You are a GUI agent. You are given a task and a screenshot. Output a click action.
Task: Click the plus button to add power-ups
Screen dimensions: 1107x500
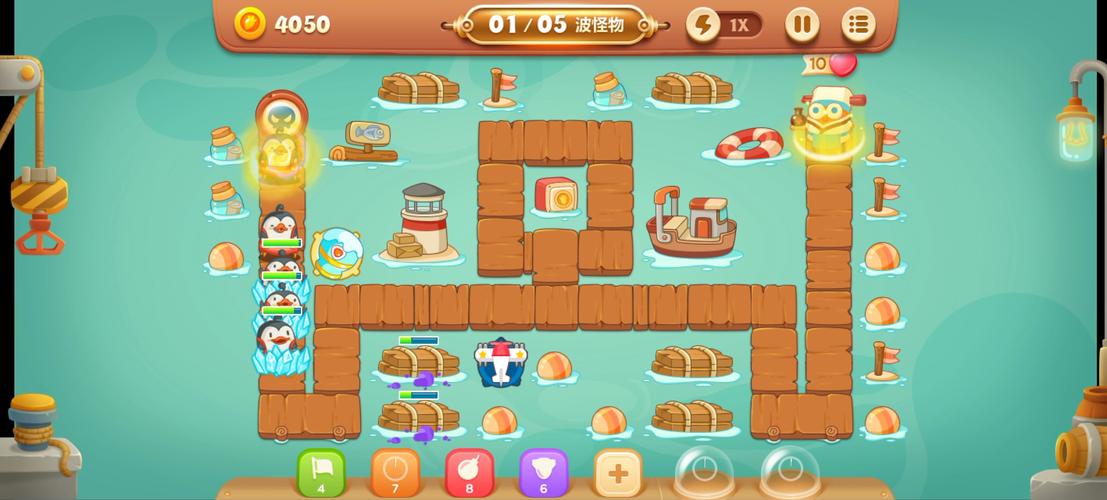[x=617, y=472]
